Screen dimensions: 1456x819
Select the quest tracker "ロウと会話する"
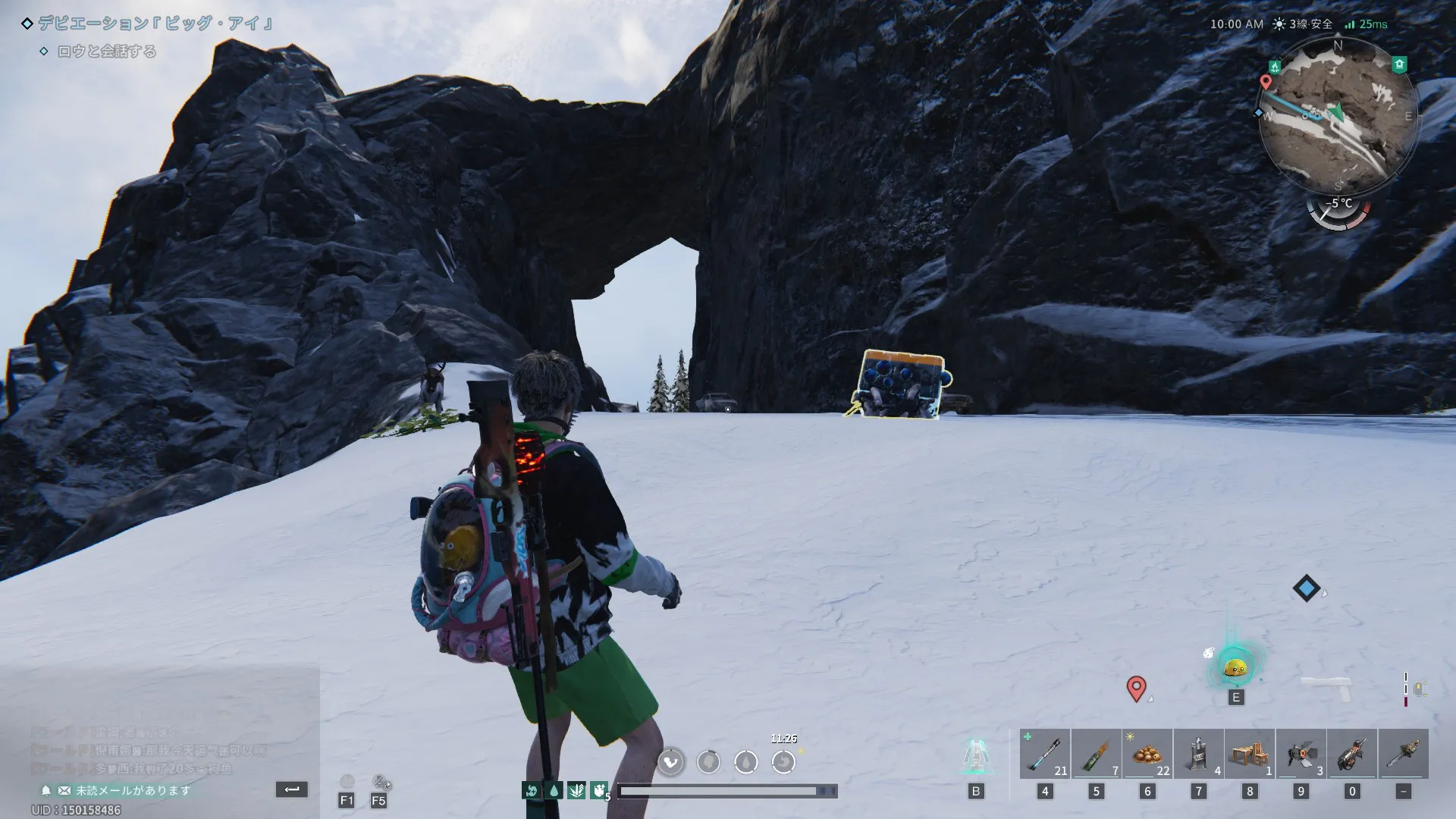[x=107, y=52]
